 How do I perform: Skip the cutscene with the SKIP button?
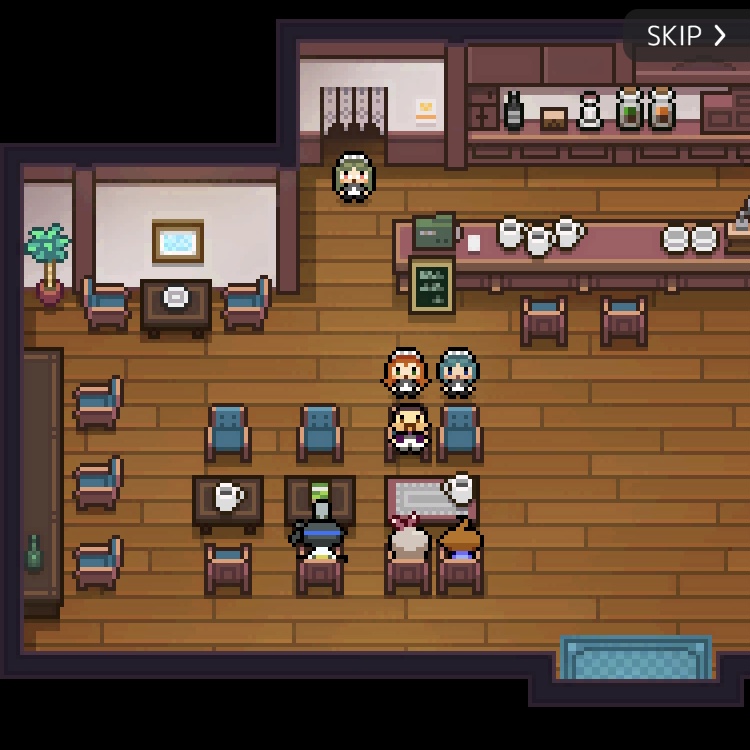pos(686,36)
